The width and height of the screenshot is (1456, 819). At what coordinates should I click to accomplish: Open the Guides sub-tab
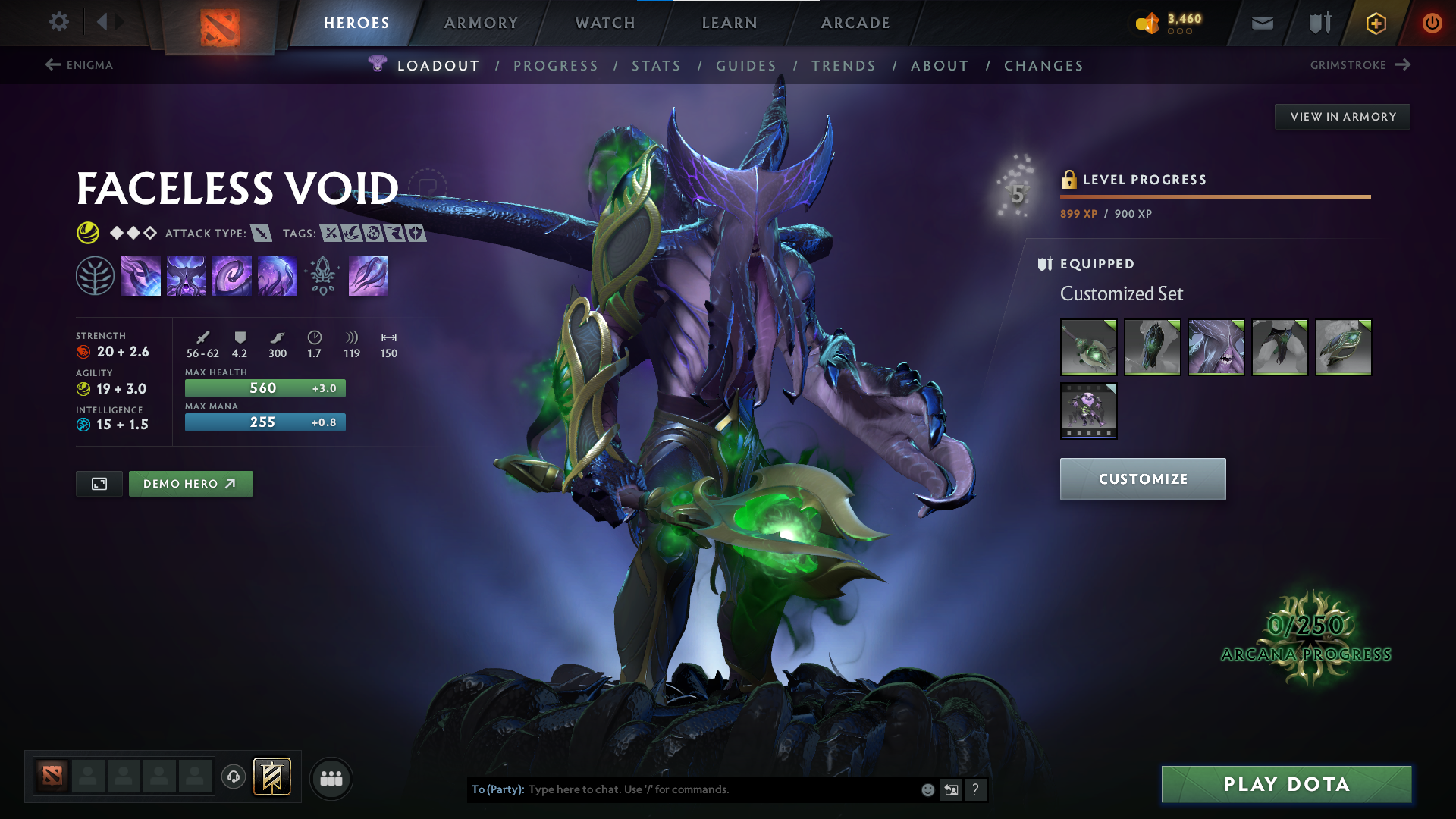(746, 65)
